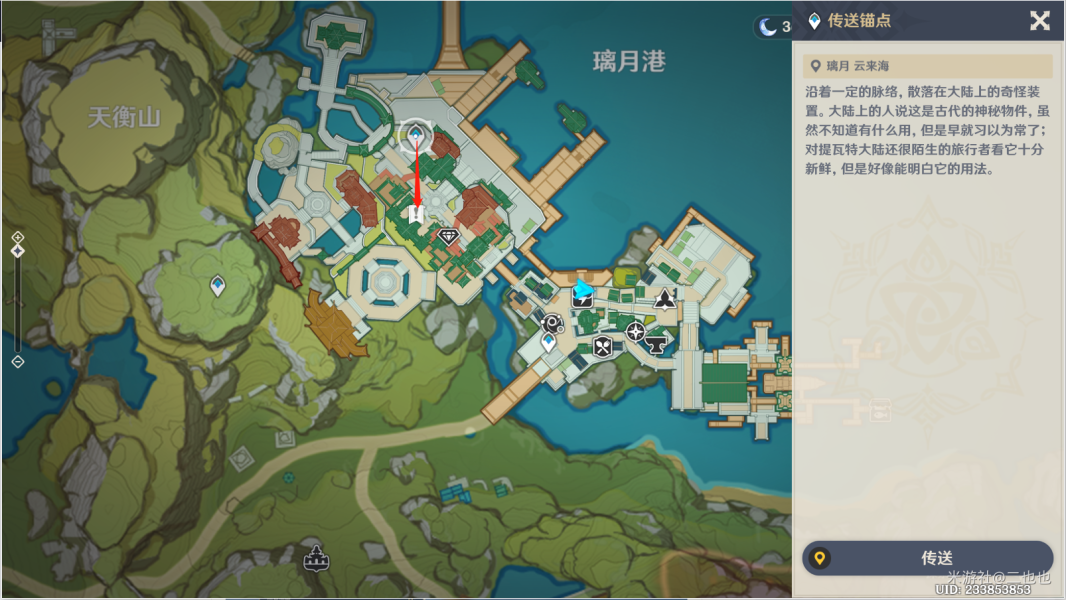Adjust the map zoom slider handle
The width and height of the screenshot is (1066, 600).
[x=17, y=251]
